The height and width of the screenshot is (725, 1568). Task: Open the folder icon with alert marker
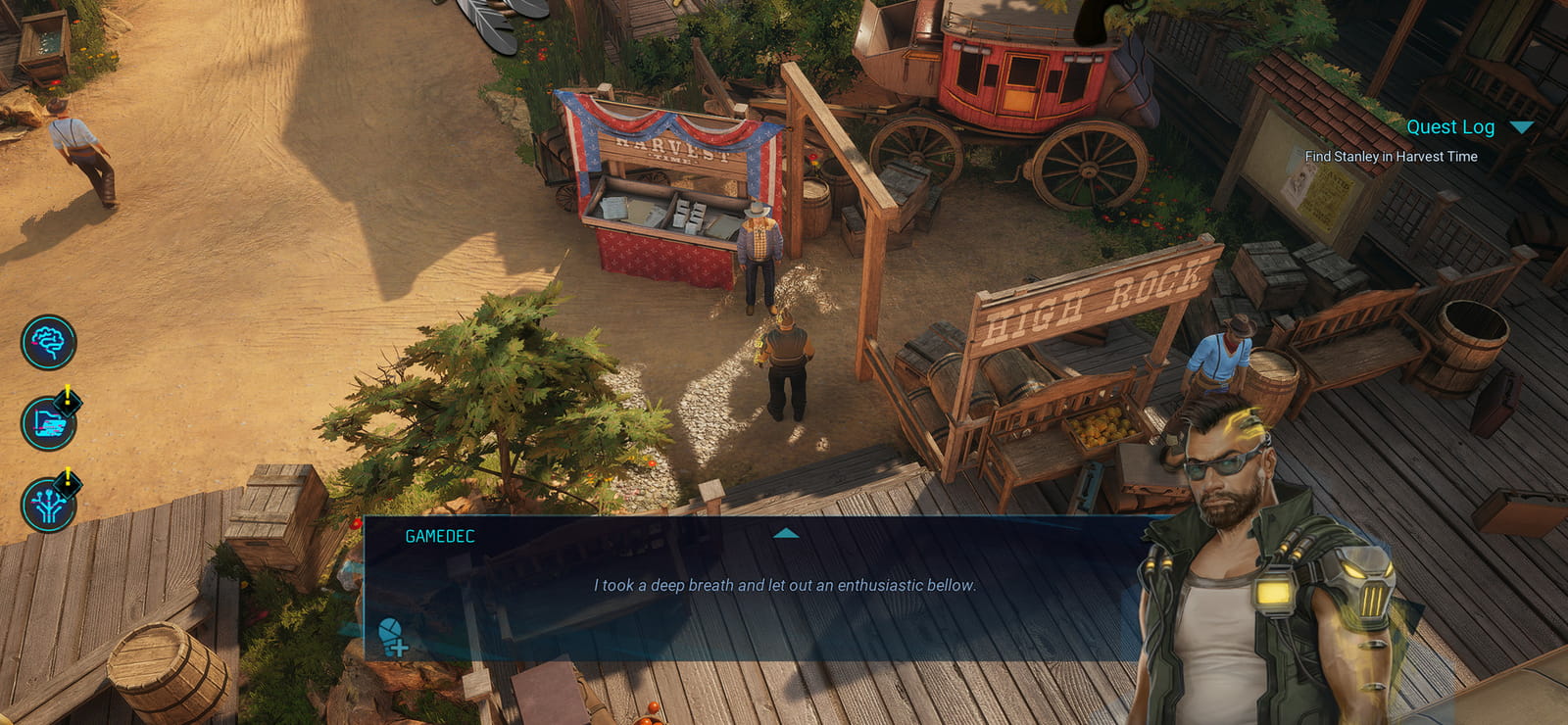pos(49,423)
